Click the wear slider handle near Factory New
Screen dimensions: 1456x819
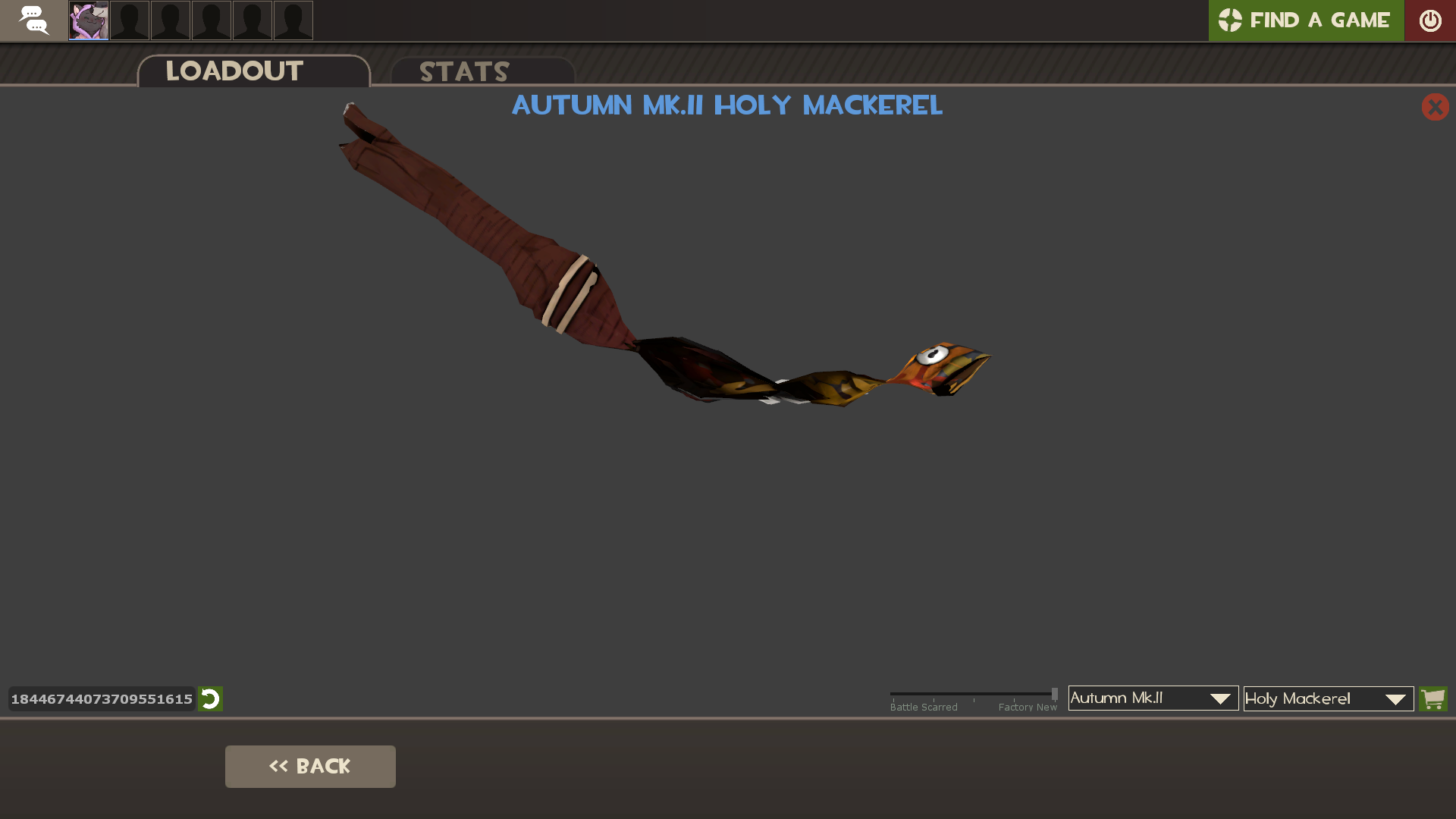(1054, 693)
